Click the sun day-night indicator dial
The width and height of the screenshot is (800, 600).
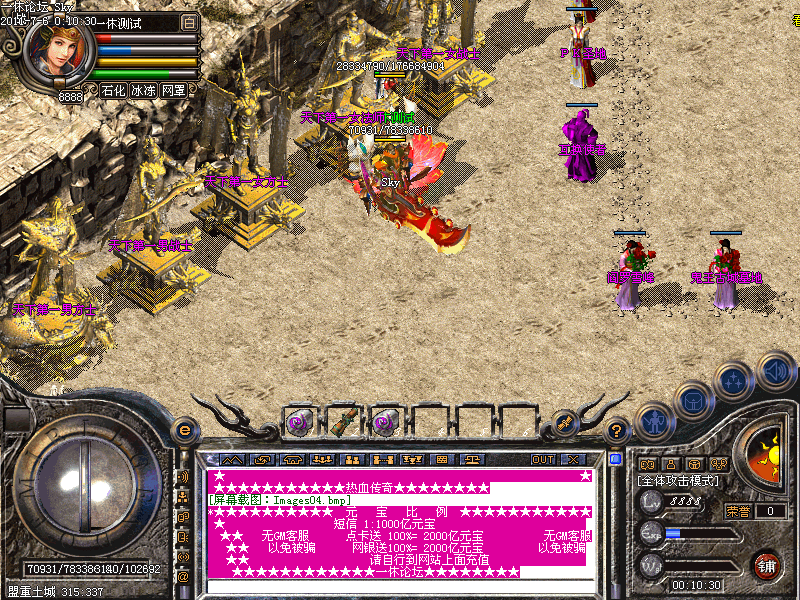tap(768, 456)
